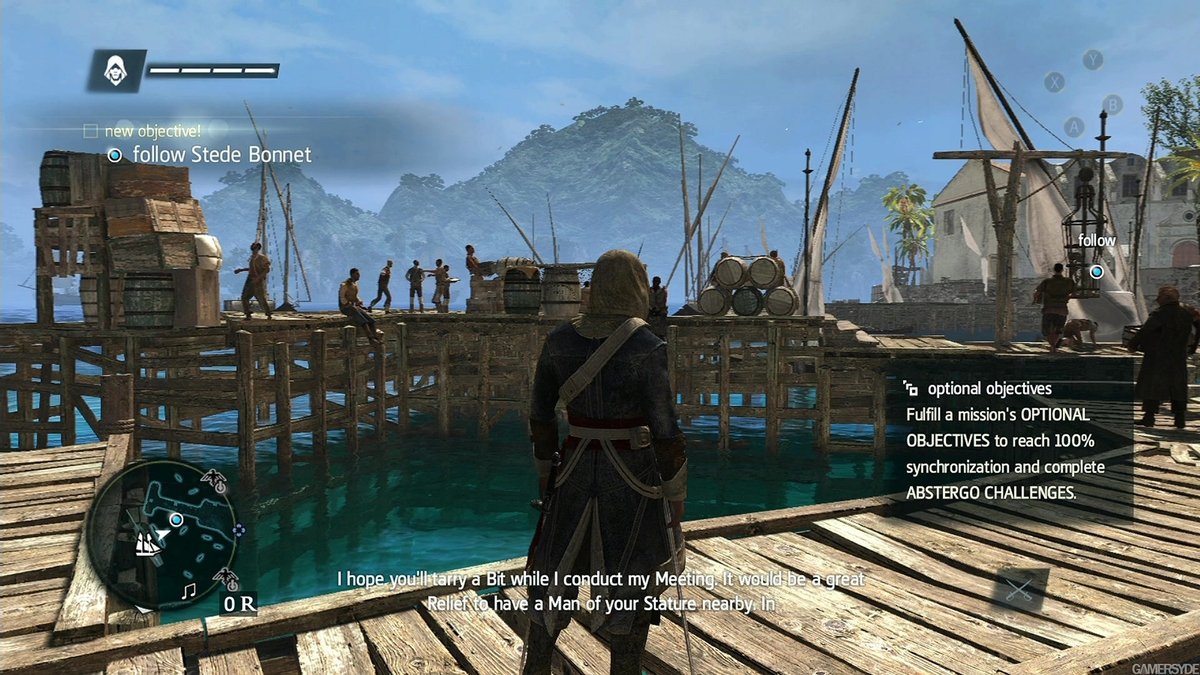Screen dimensions: 1200x675
Task: Select the crossed swords weapon icon
Action: point(1019,590)
